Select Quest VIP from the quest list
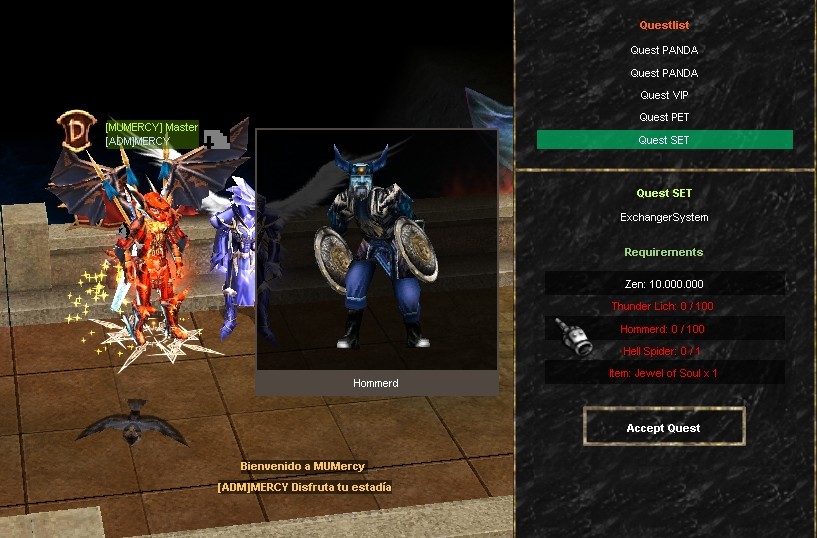The width and height of the screenshot is (817, 538). pyautogui.click(x=664, y=95)
